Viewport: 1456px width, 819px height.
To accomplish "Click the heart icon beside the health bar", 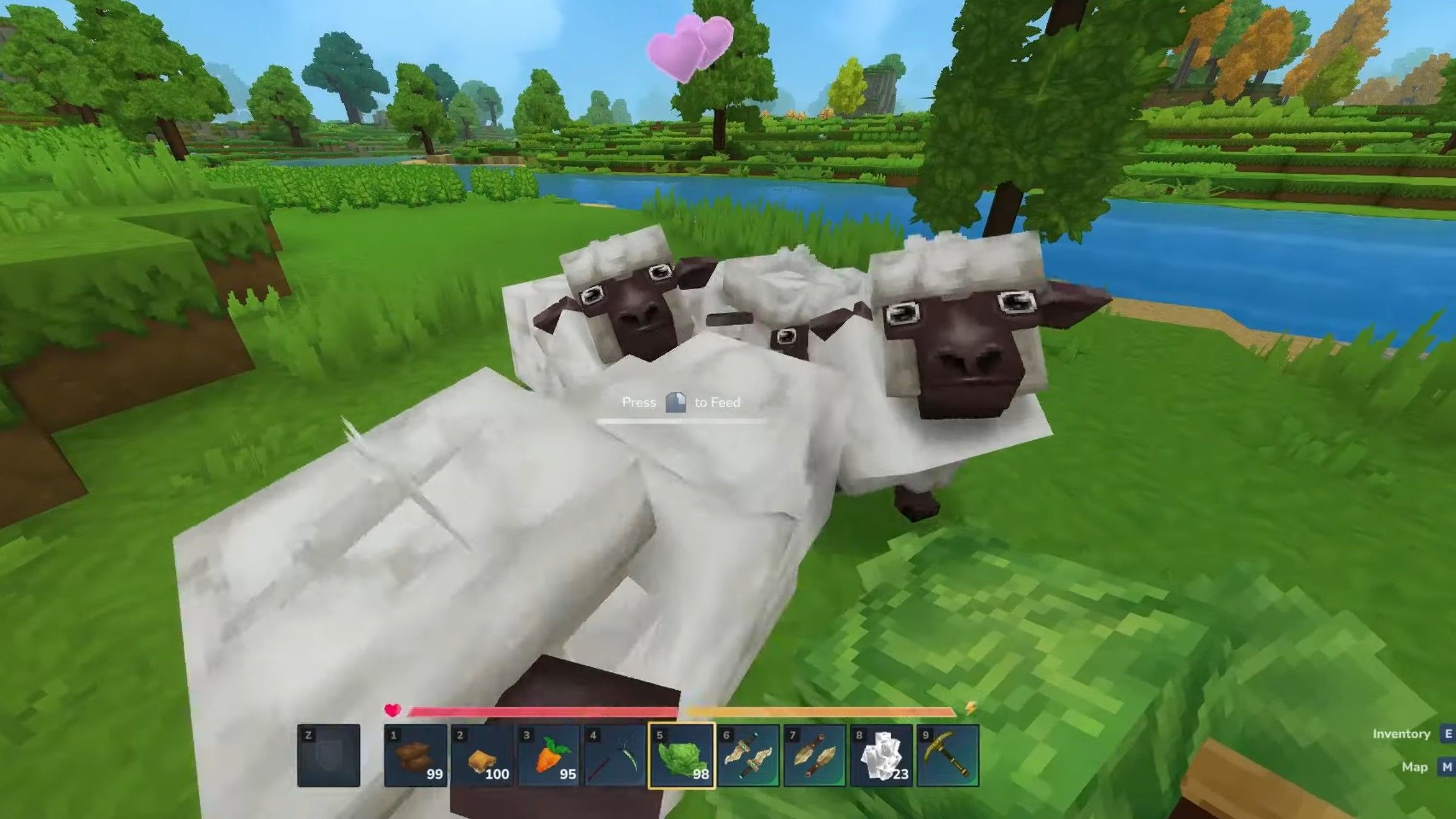I will [392, 708].
